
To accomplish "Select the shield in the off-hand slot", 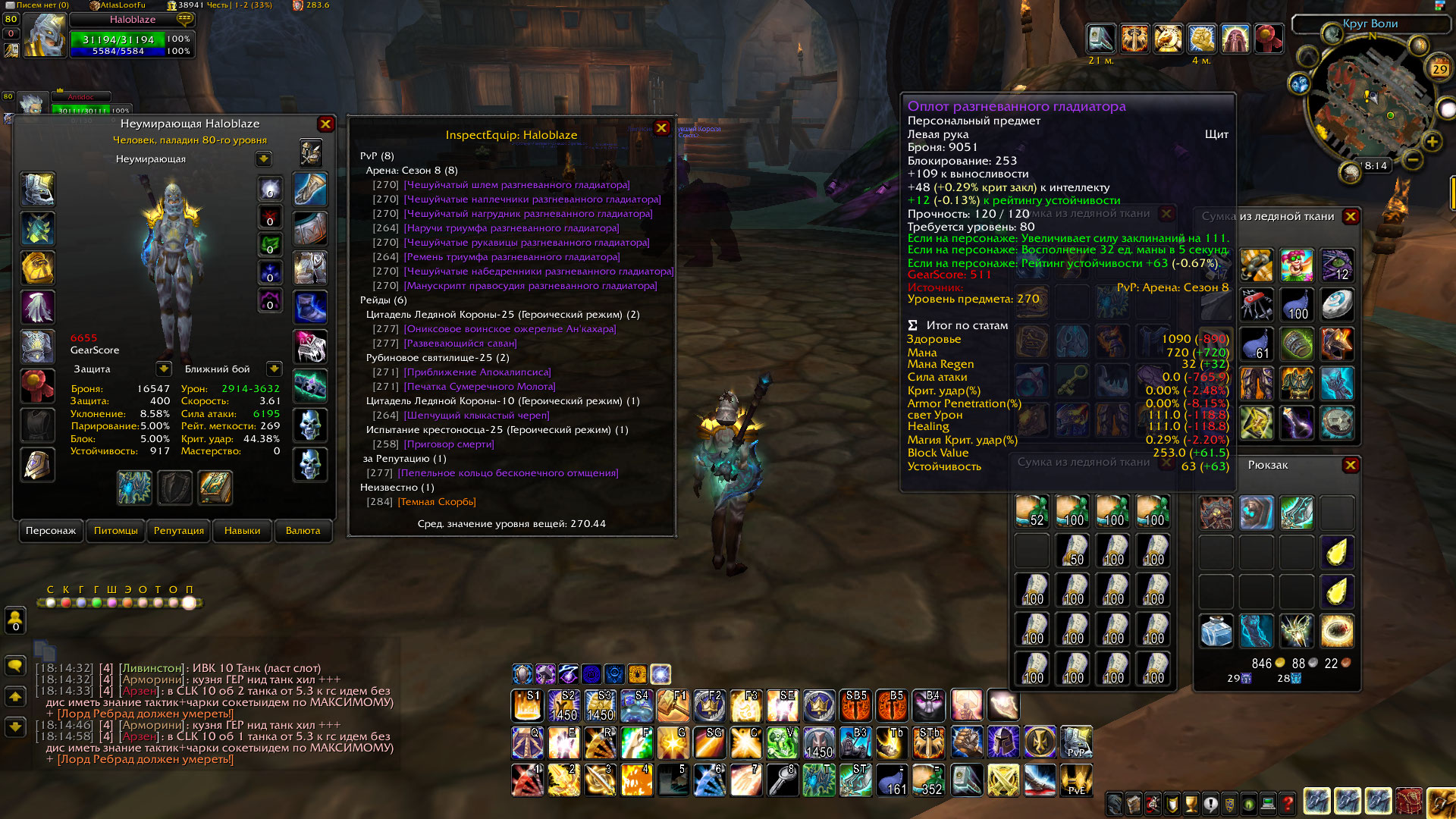I will [174, 488].
